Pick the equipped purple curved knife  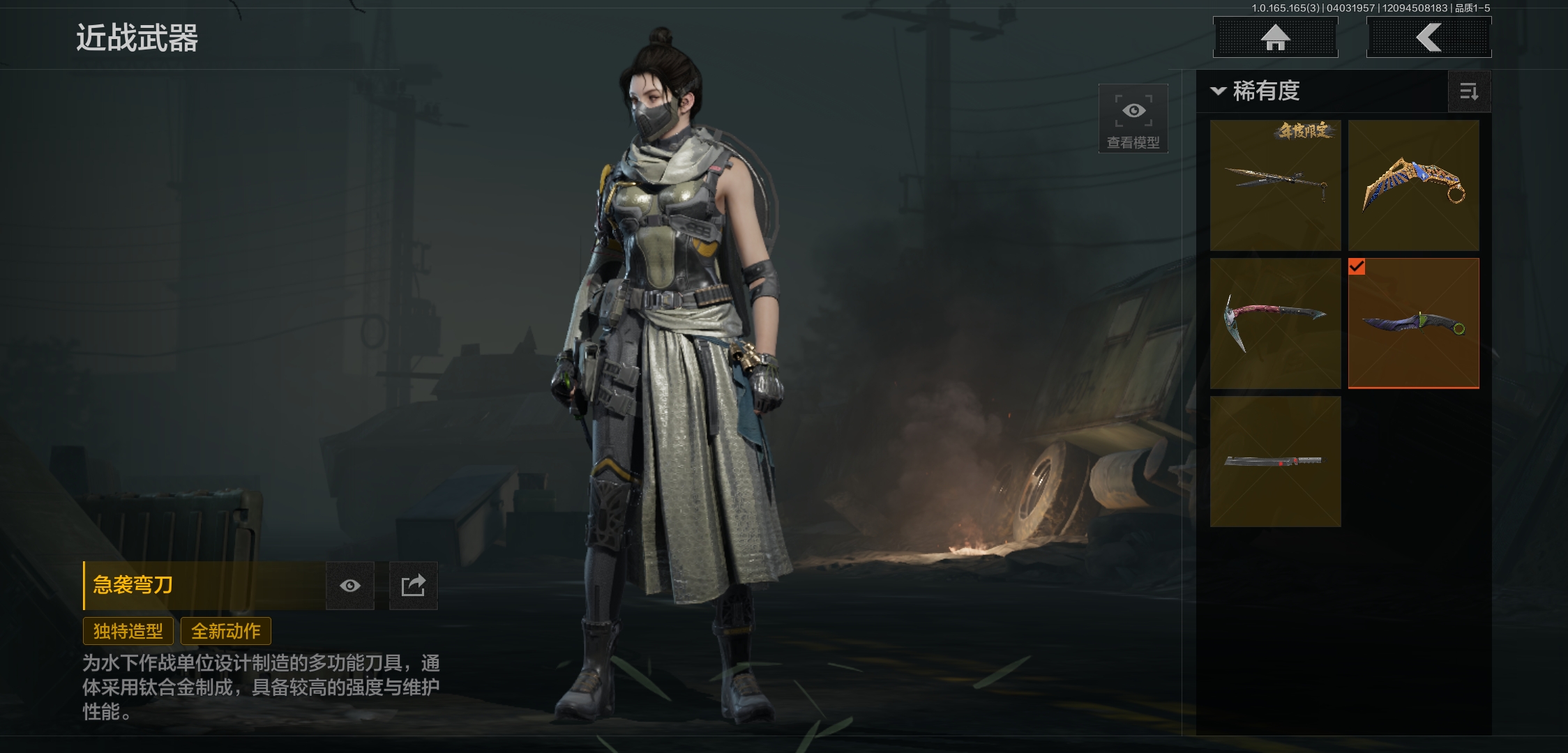[x=1413, y=323]
